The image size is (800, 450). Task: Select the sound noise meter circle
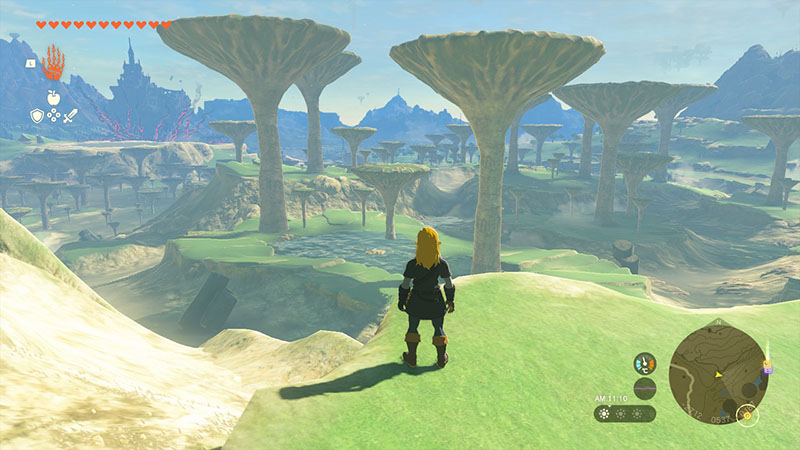(x=645, y=388)
